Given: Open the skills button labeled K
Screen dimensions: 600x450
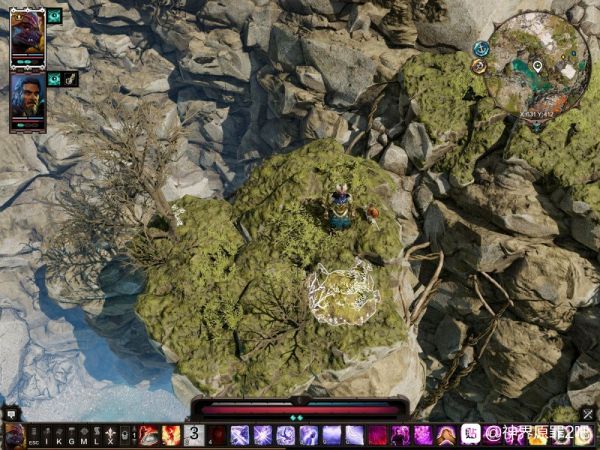Looking at the screenshot, I should coord(59,436).
